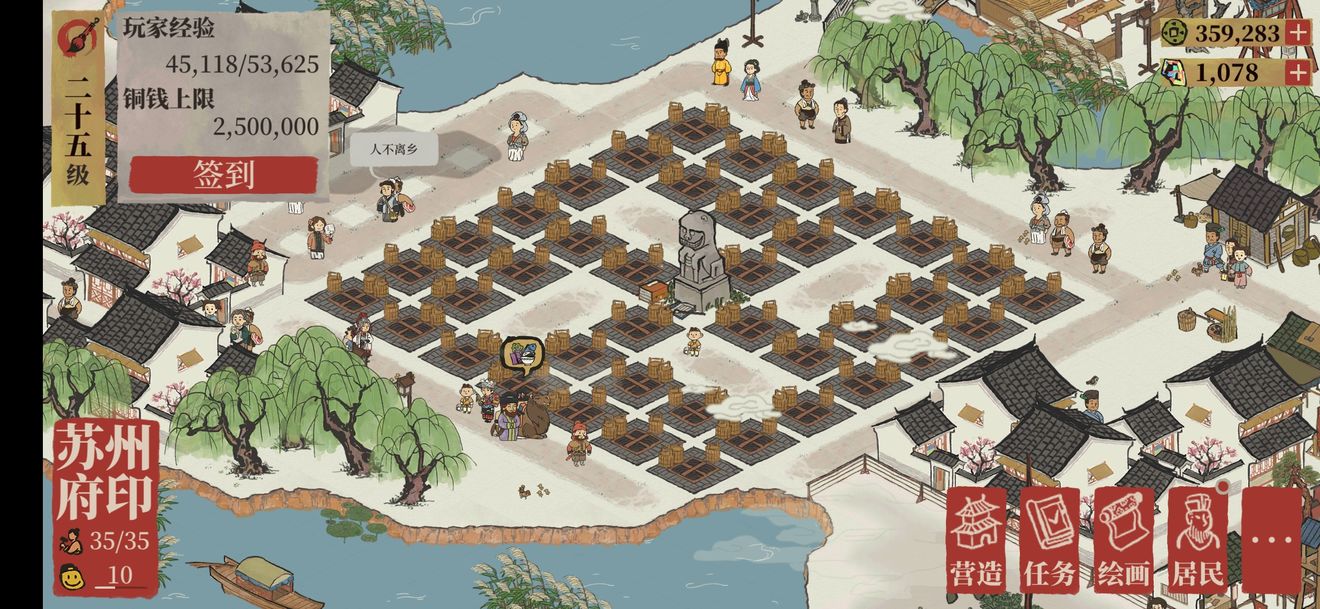Screen dimensions: 1320x609
Task: Tap the 人不离乡 speech bubble
Action: point(393,150)
